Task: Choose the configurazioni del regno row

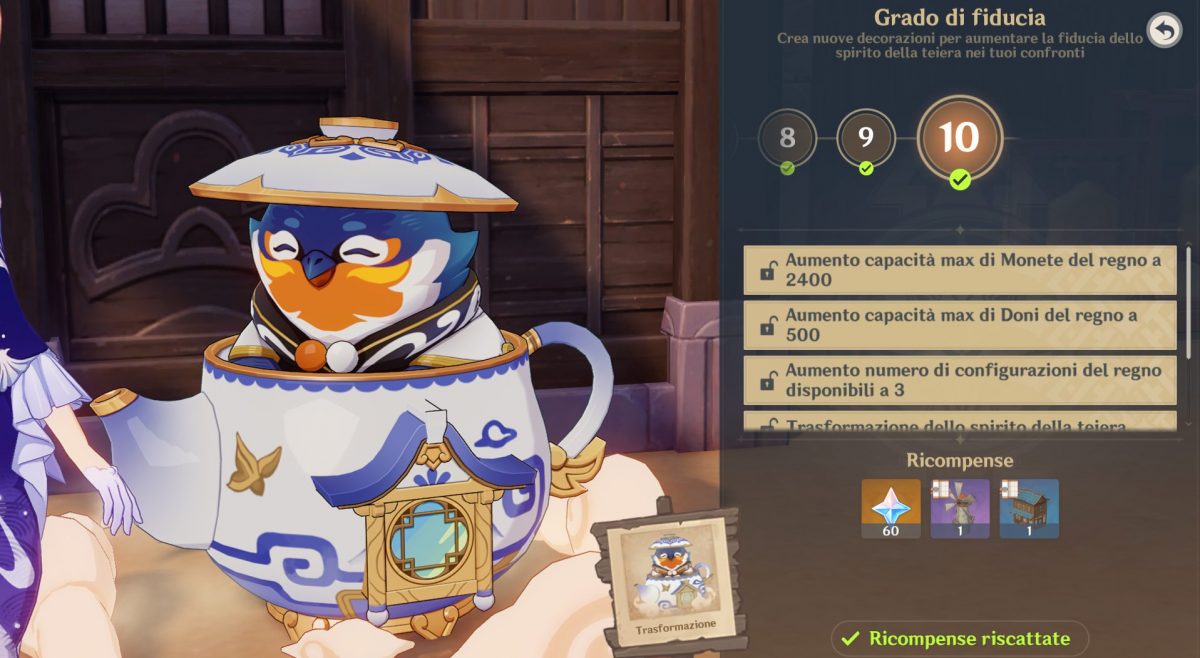Action: (x=960, y=380)
